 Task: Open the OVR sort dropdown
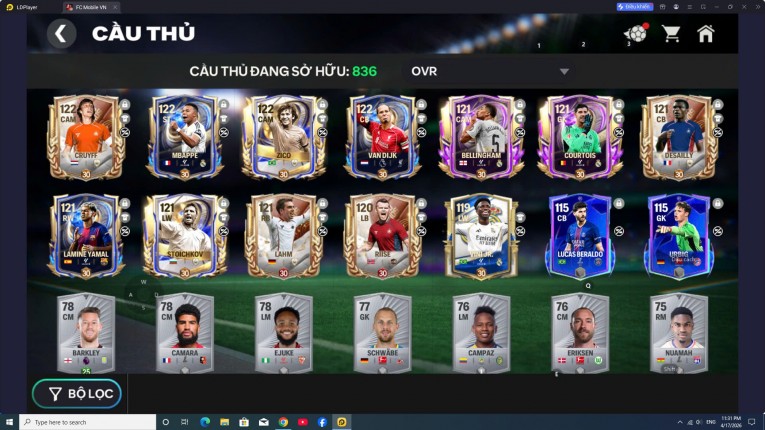click(488, 71)
